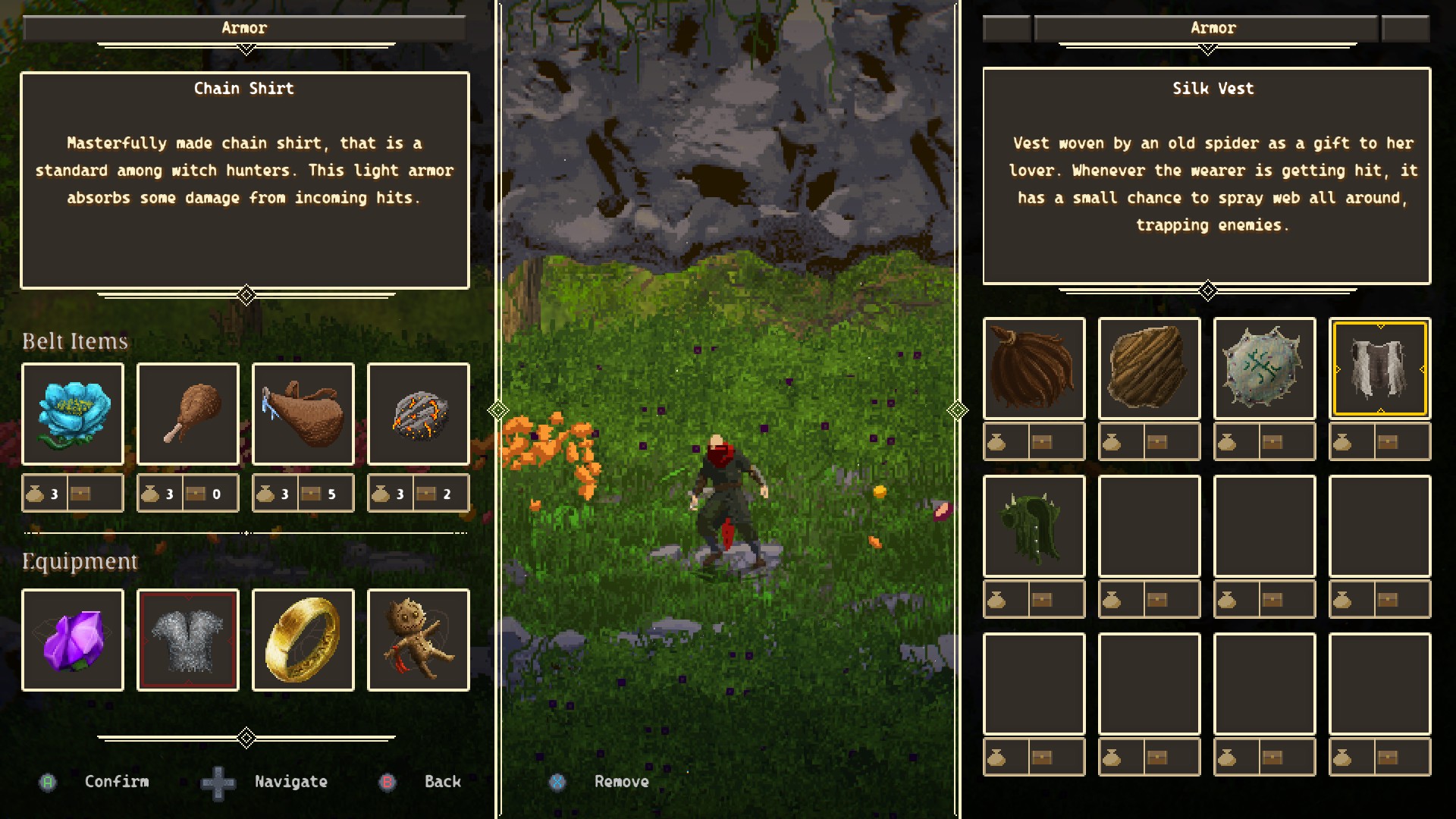Select the purple crystal equipment slot
Image resolution: width=1456 pixels, height=819 pixels.
[x=73, y=640]
